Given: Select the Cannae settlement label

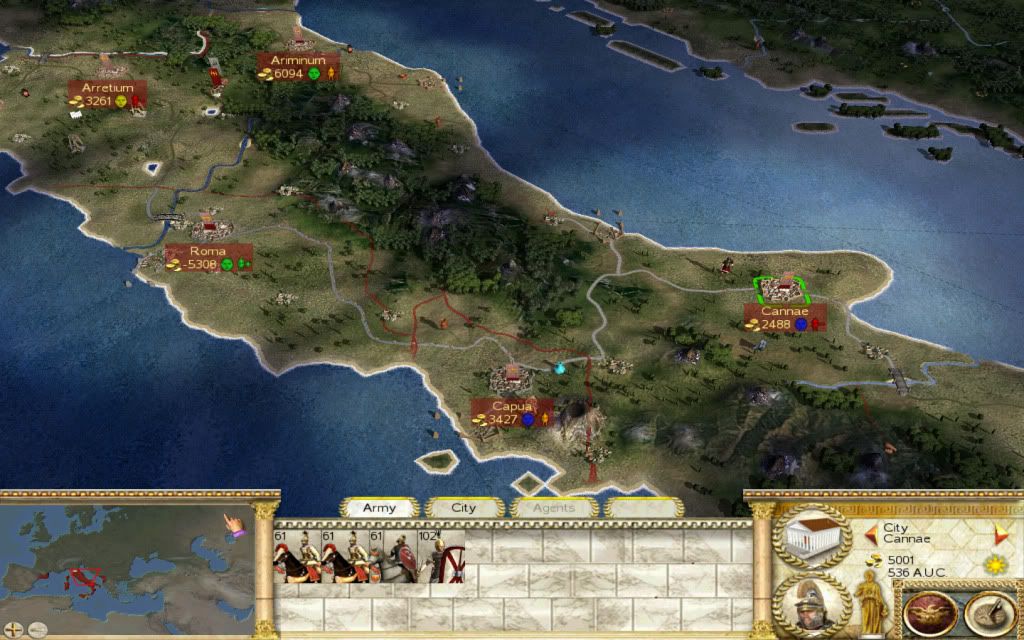Looking at the screenshot, I should [784, 317].
